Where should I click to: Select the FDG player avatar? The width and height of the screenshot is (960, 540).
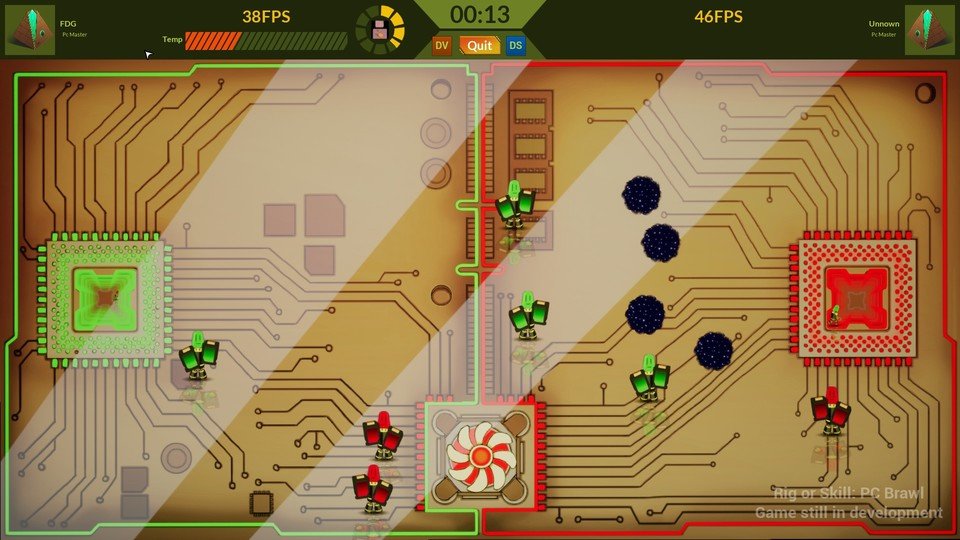30,30
